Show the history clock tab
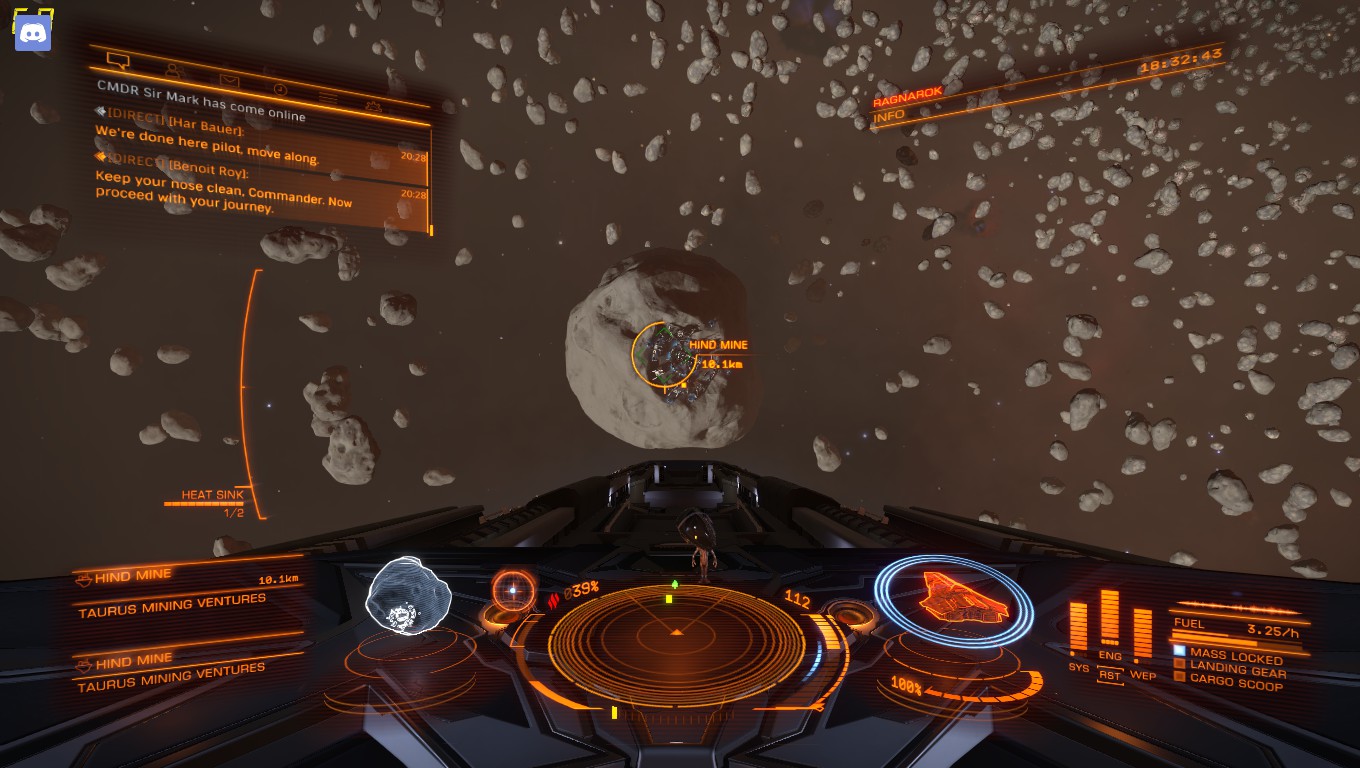1360x768 pixels. pos(280,89)
